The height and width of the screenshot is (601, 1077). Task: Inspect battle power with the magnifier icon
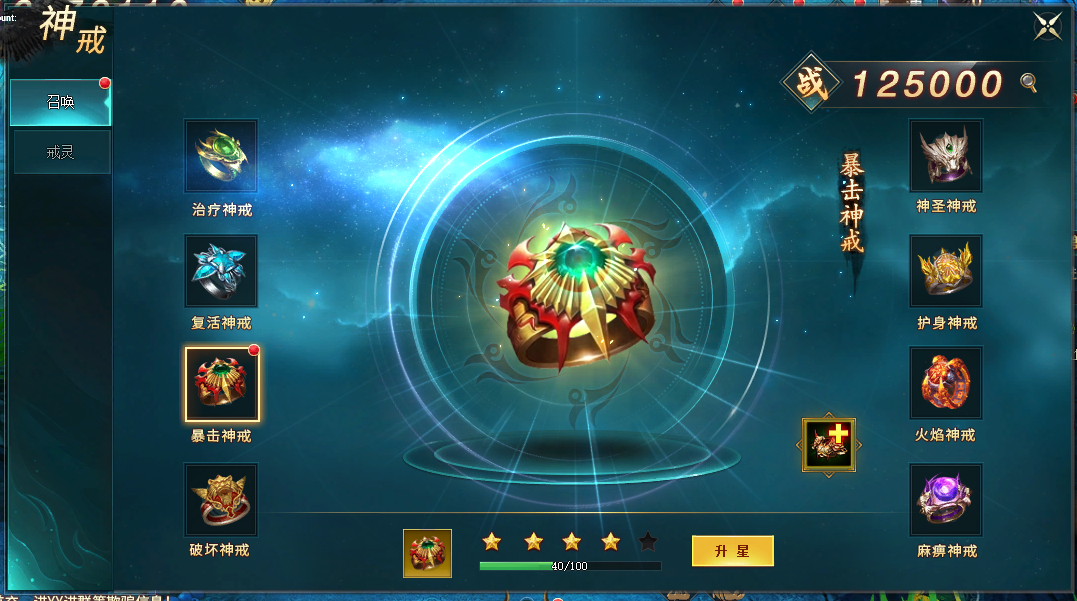click(1028, 83)
